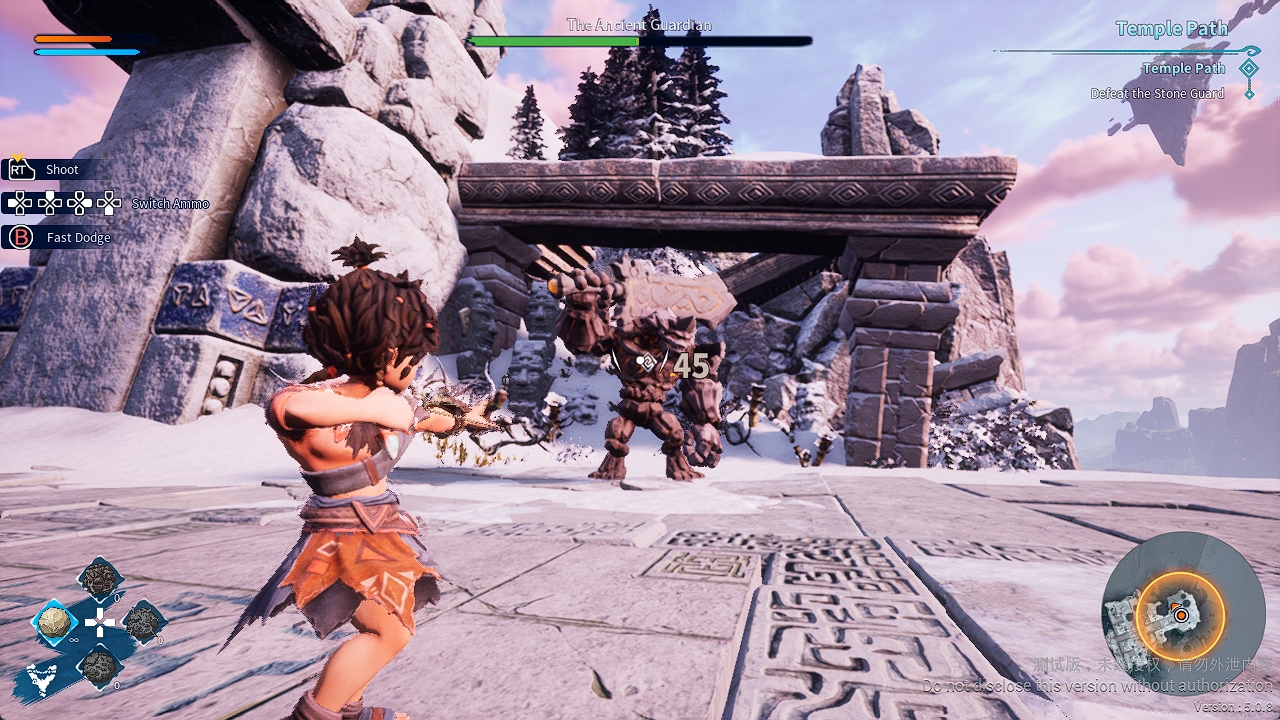Select the Defeat the Stone Guard objective
The image size is (1280, 720).
(1157, 94)
